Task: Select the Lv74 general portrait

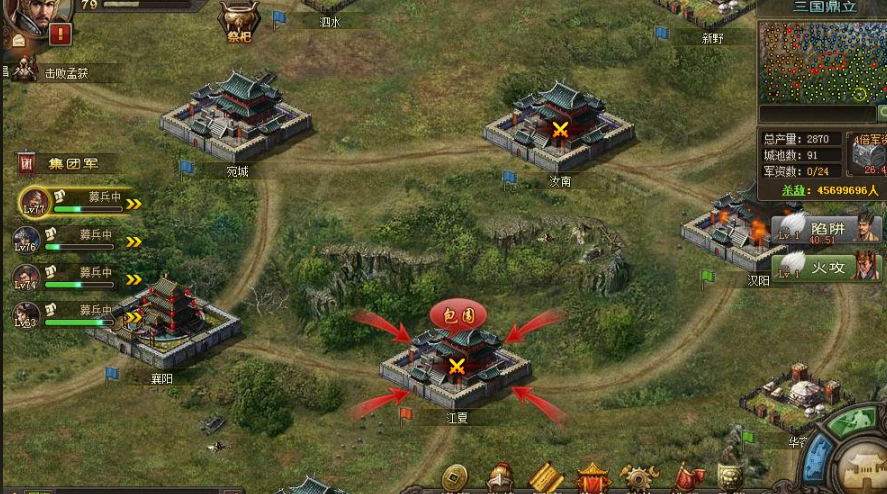Action: click(x=27, y=277)
